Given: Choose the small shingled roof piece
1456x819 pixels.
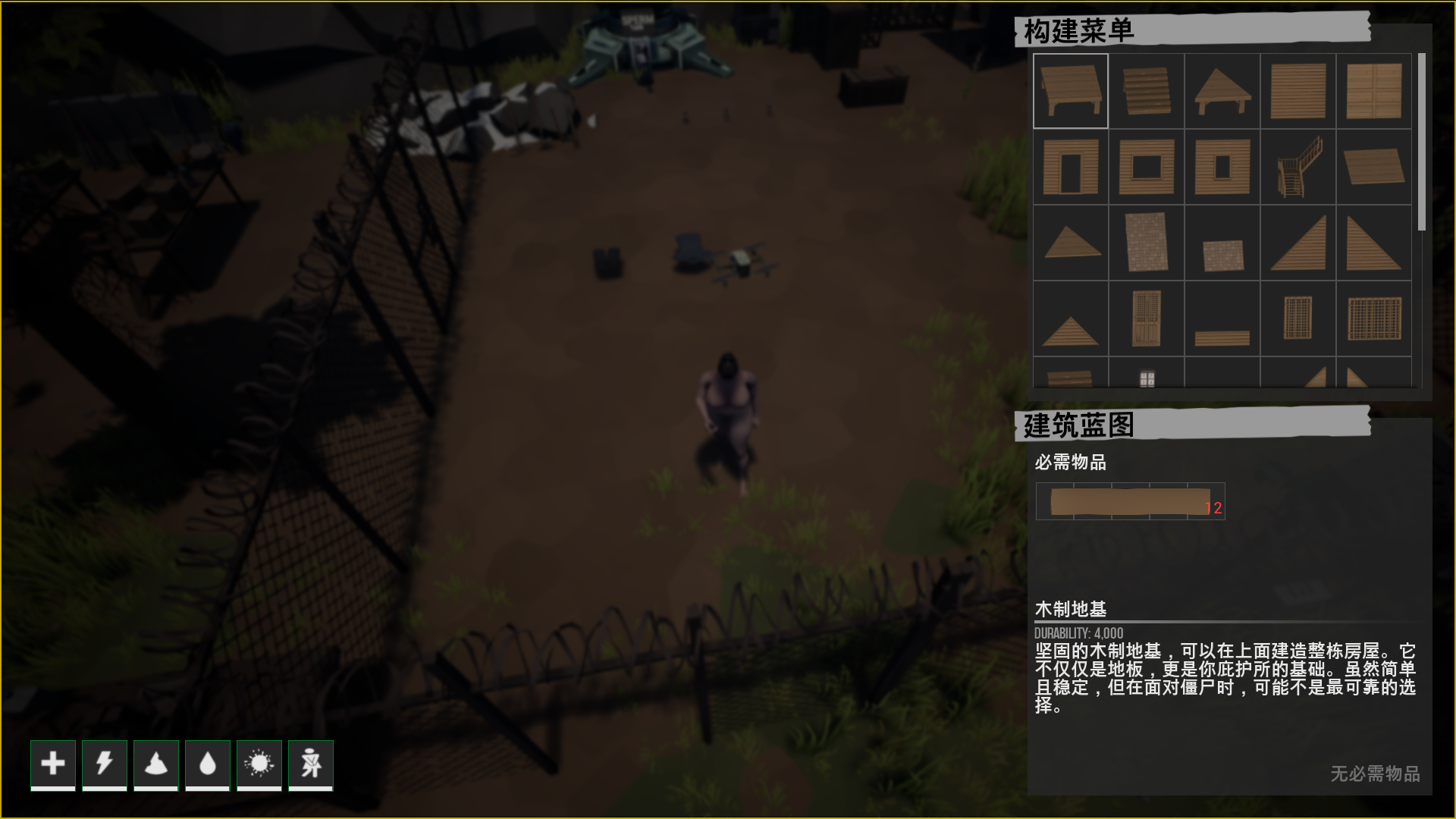Looking at the screenshot, I should (x=1222, y=255).
